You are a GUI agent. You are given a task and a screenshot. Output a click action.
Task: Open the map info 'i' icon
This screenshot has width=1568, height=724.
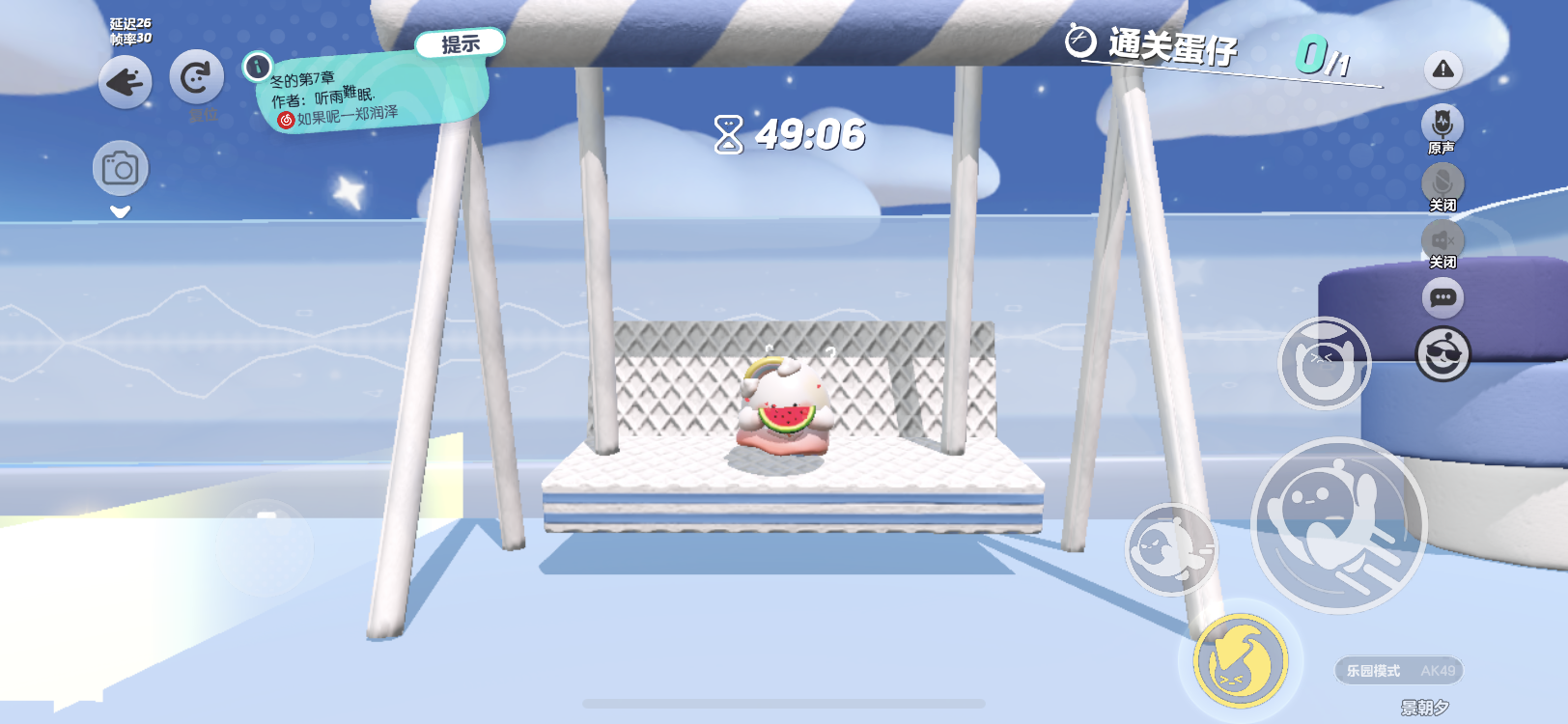257,67
